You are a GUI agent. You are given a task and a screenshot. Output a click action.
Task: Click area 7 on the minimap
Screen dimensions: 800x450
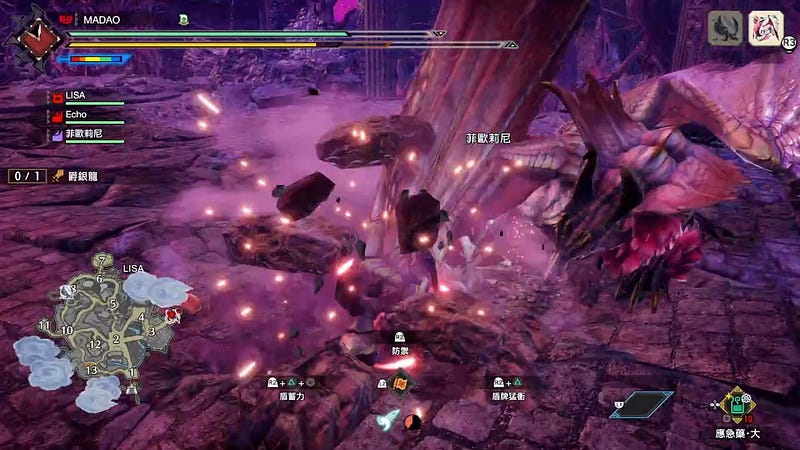(99, 260)
